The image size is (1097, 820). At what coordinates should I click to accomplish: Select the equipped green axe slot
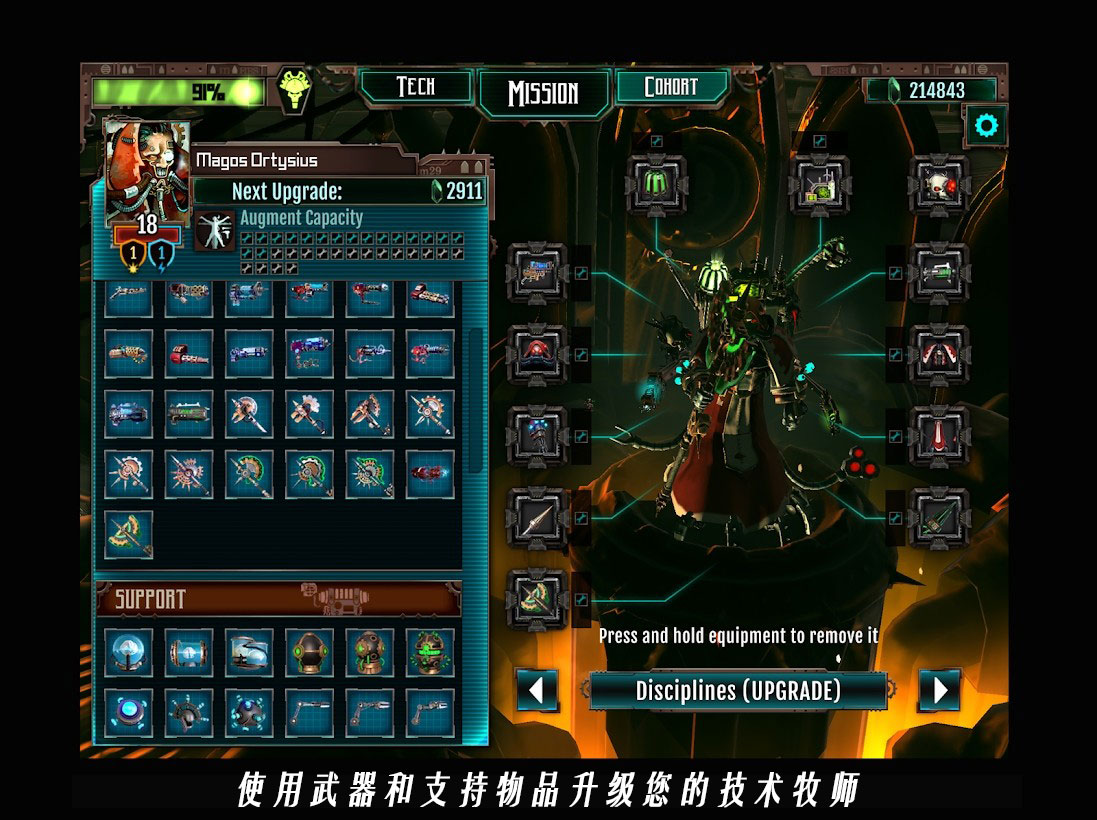pos(538,599)
